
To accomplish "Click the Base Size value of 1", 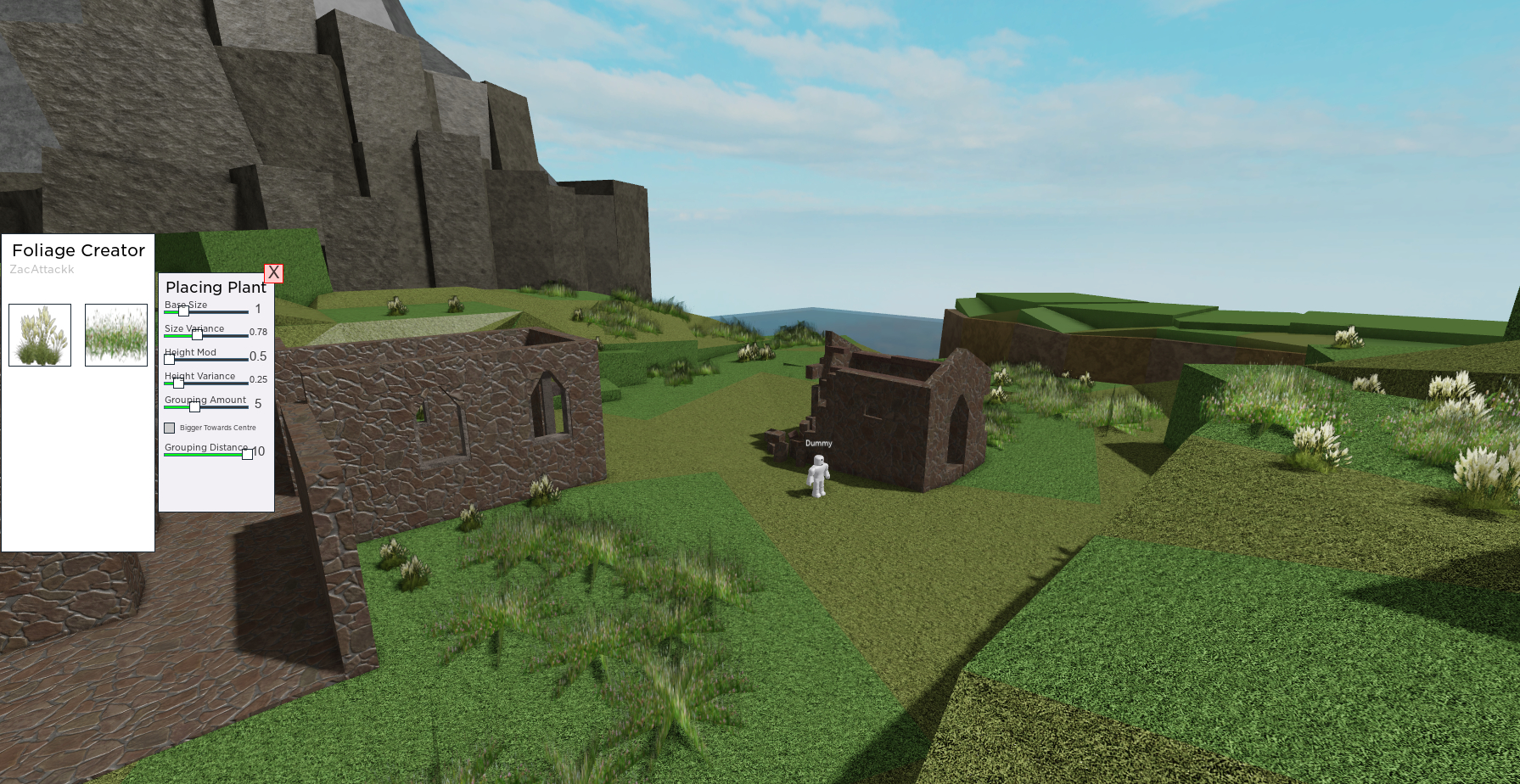I will (x=257, y=311).
